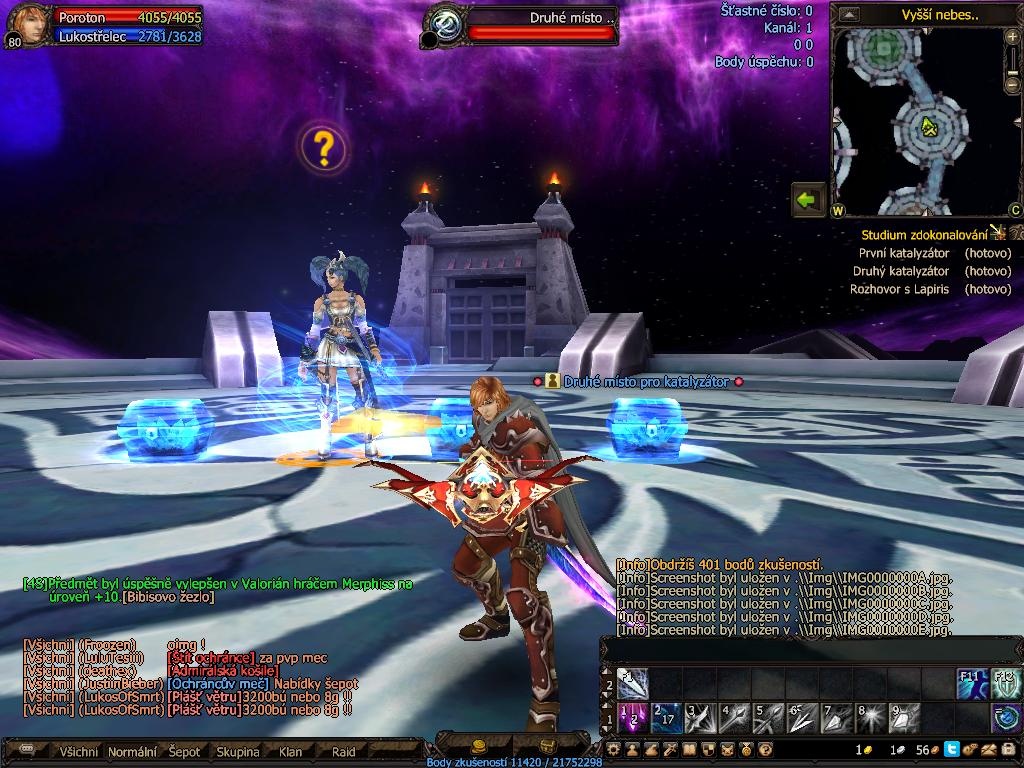
Task: Activate the F12 shield skill
Action: coord(1006,683)
